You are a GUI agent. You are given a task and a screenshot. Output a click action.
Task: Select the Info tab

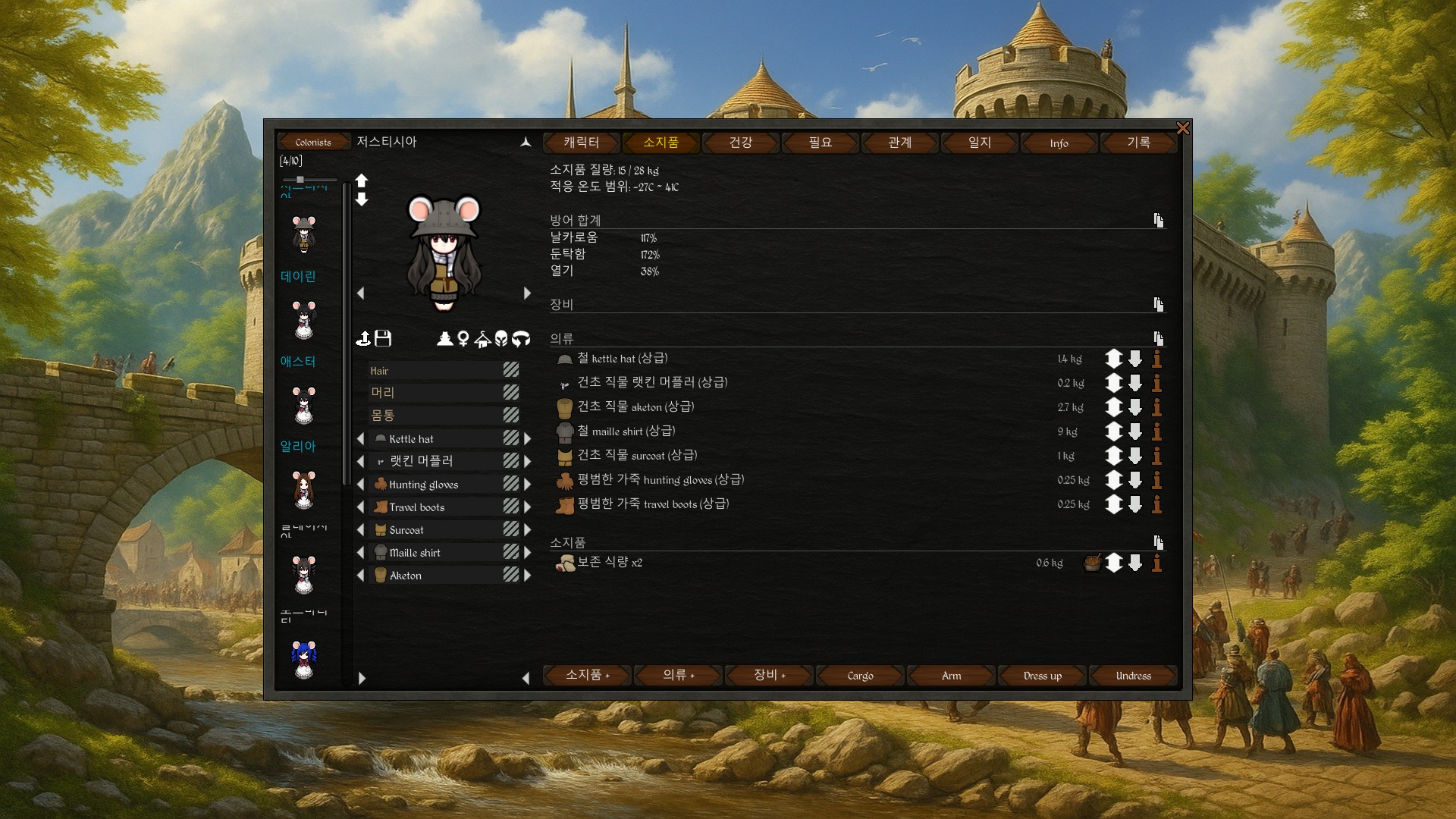click(x=1059, y=143)
